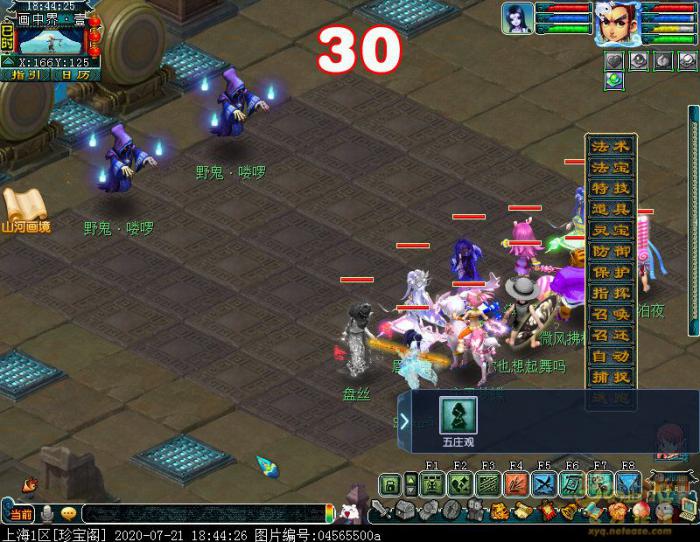Screen dimensions: 700x542
Task: Toggle the hotbar lock icon
Action: tap(389, 486)
